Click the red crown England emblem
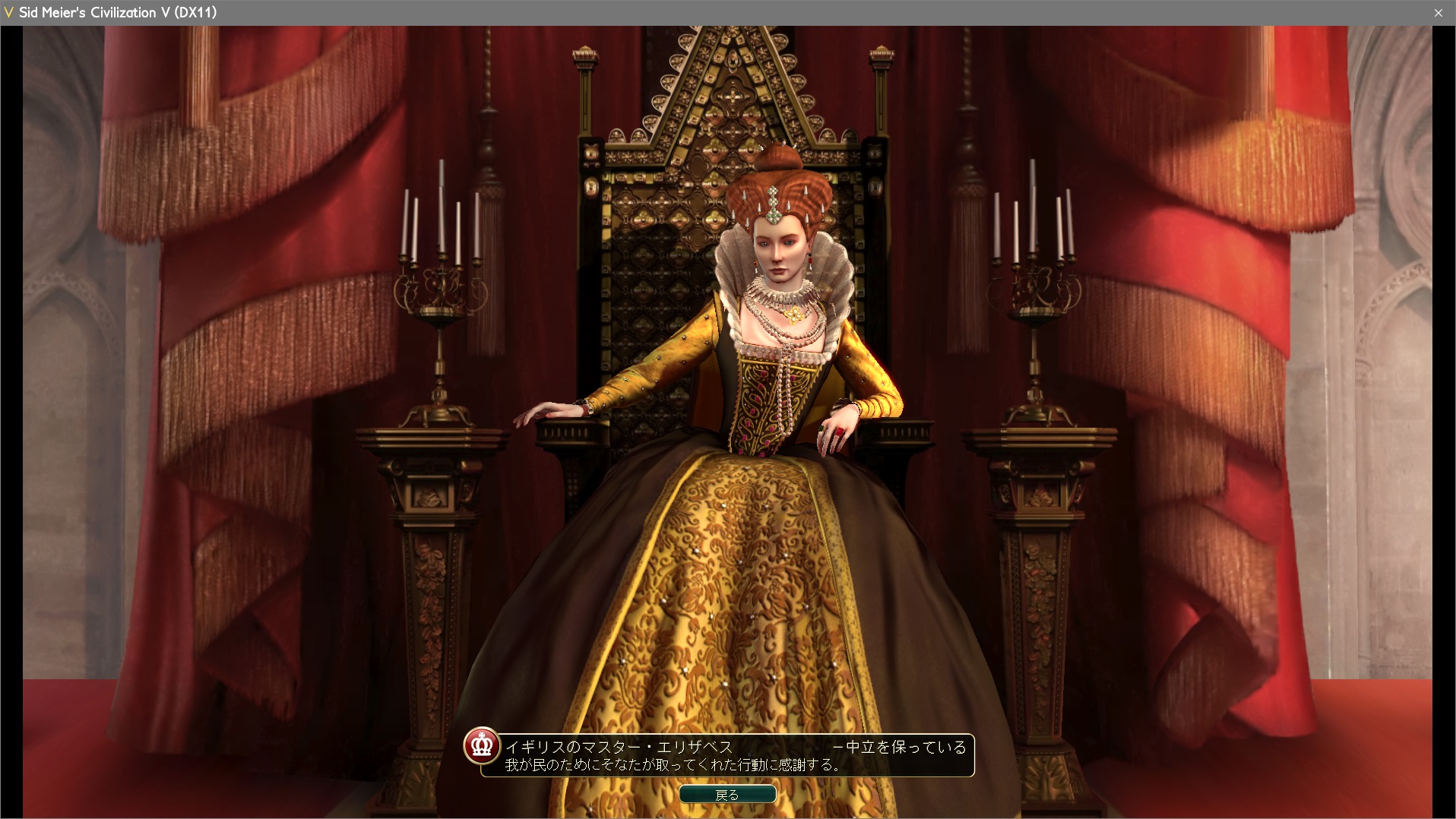1456x819 pixels. tap(482, 746)
